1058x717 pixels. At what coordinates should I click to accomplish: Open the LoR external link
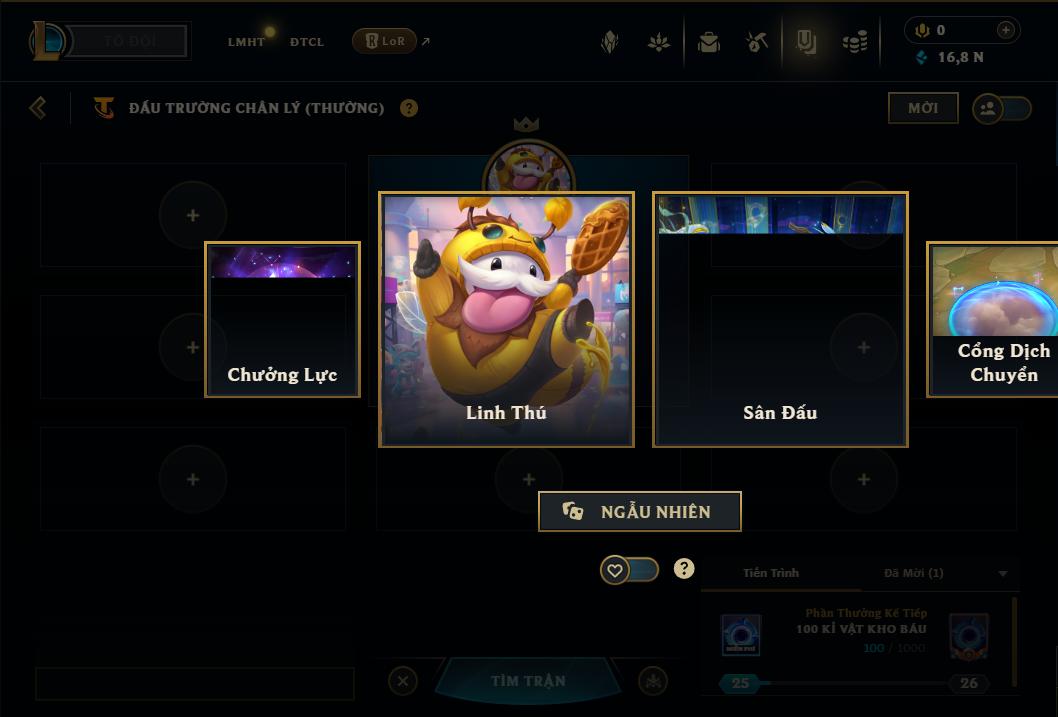(x=391, y=41)
